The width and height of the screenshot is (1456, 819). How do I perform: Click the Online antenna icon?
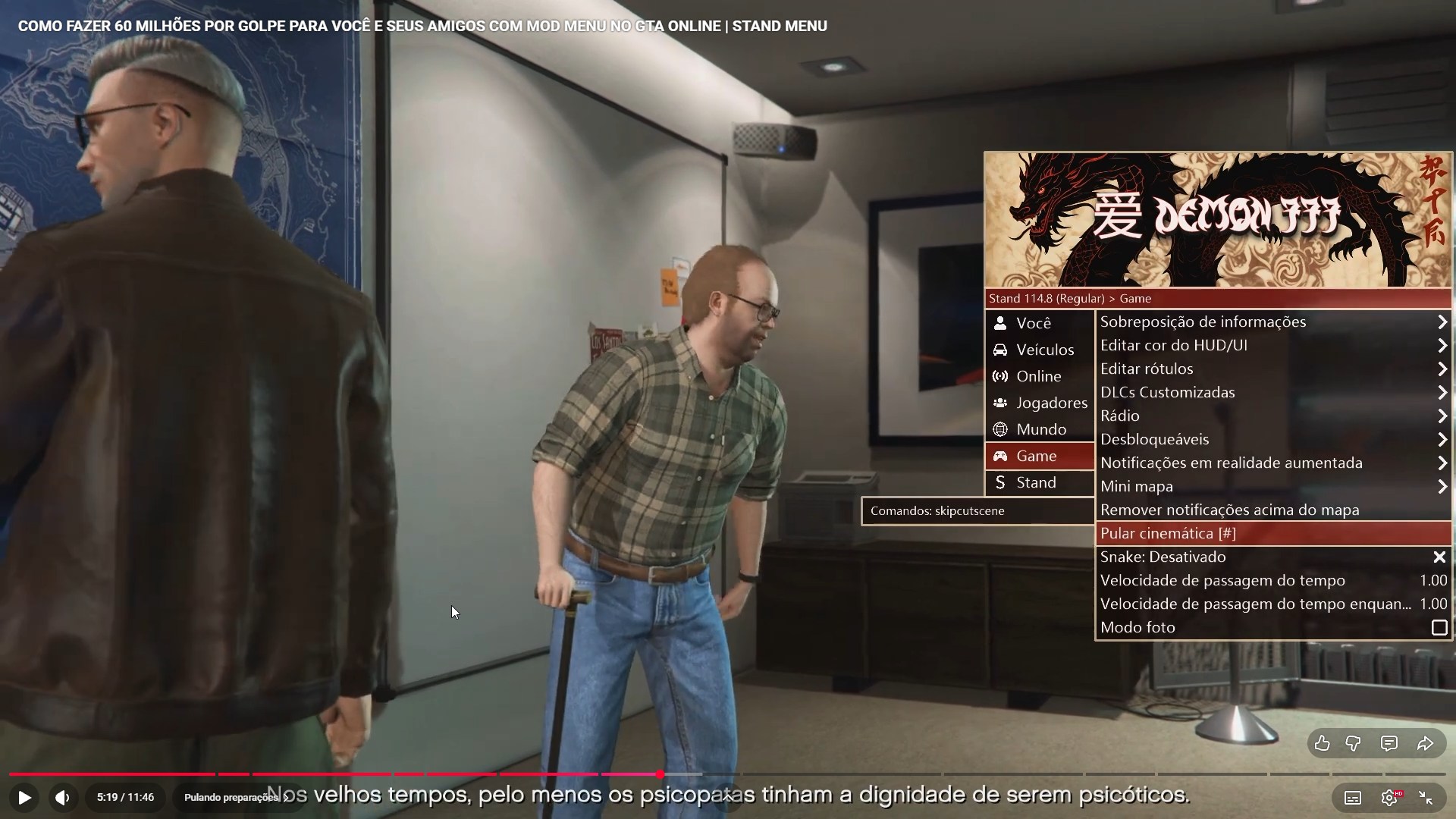[x=1000, y=376]
